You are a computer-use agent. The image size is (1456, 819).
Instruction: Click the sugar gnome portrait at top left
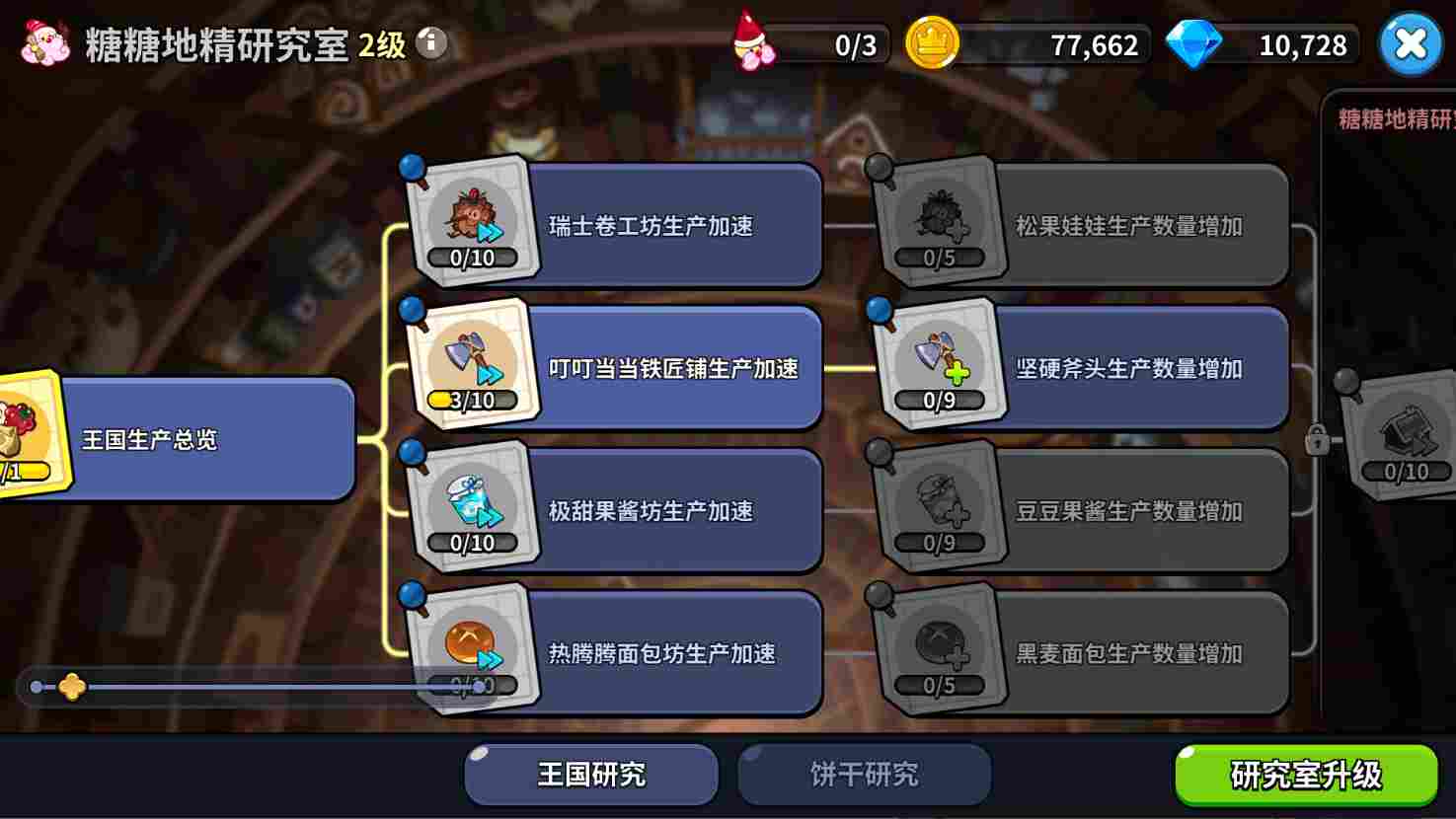tap(41, 43)
